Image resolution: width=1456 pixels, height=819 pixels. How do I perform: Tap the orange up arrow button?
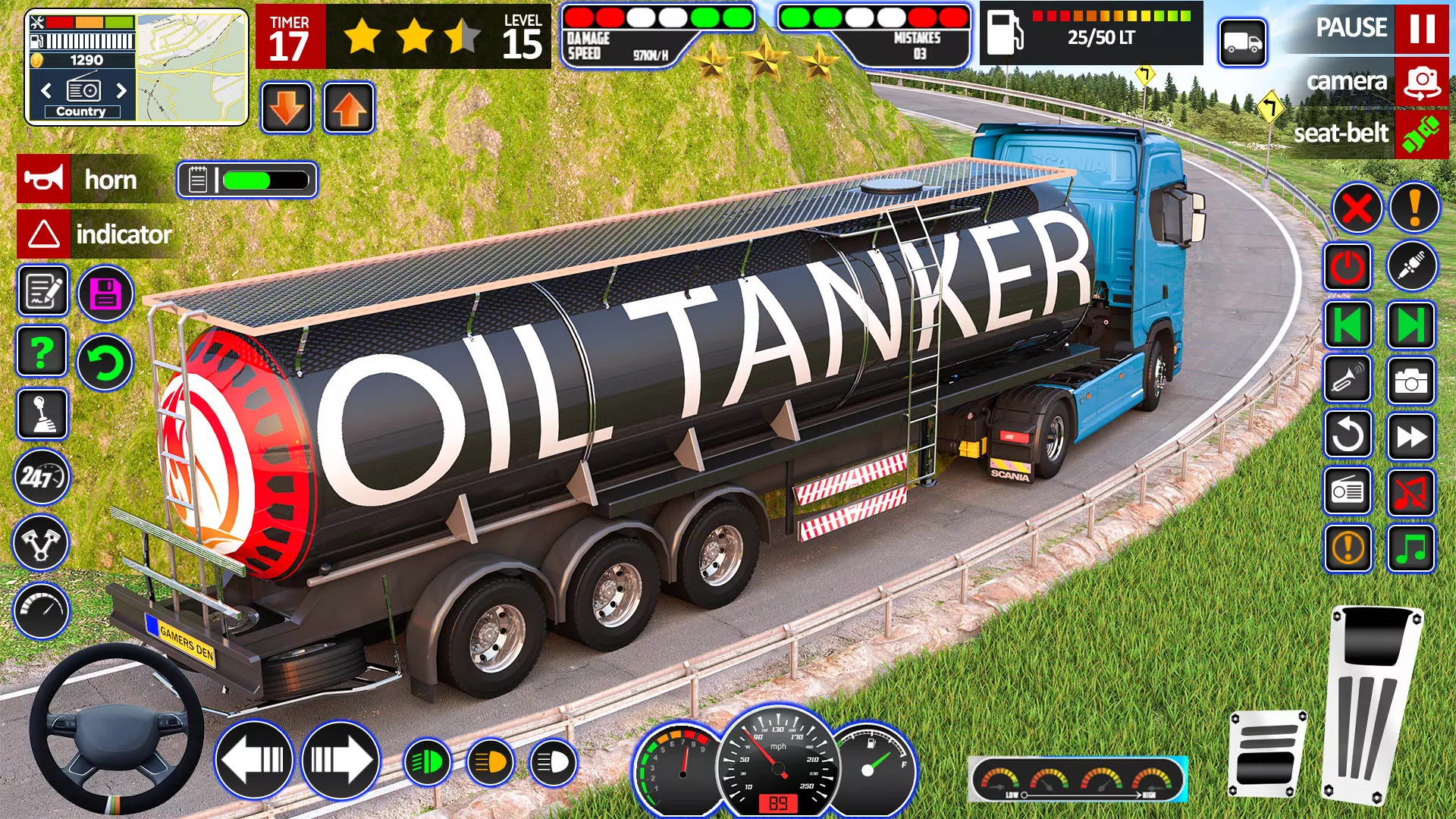click(349, 108)
